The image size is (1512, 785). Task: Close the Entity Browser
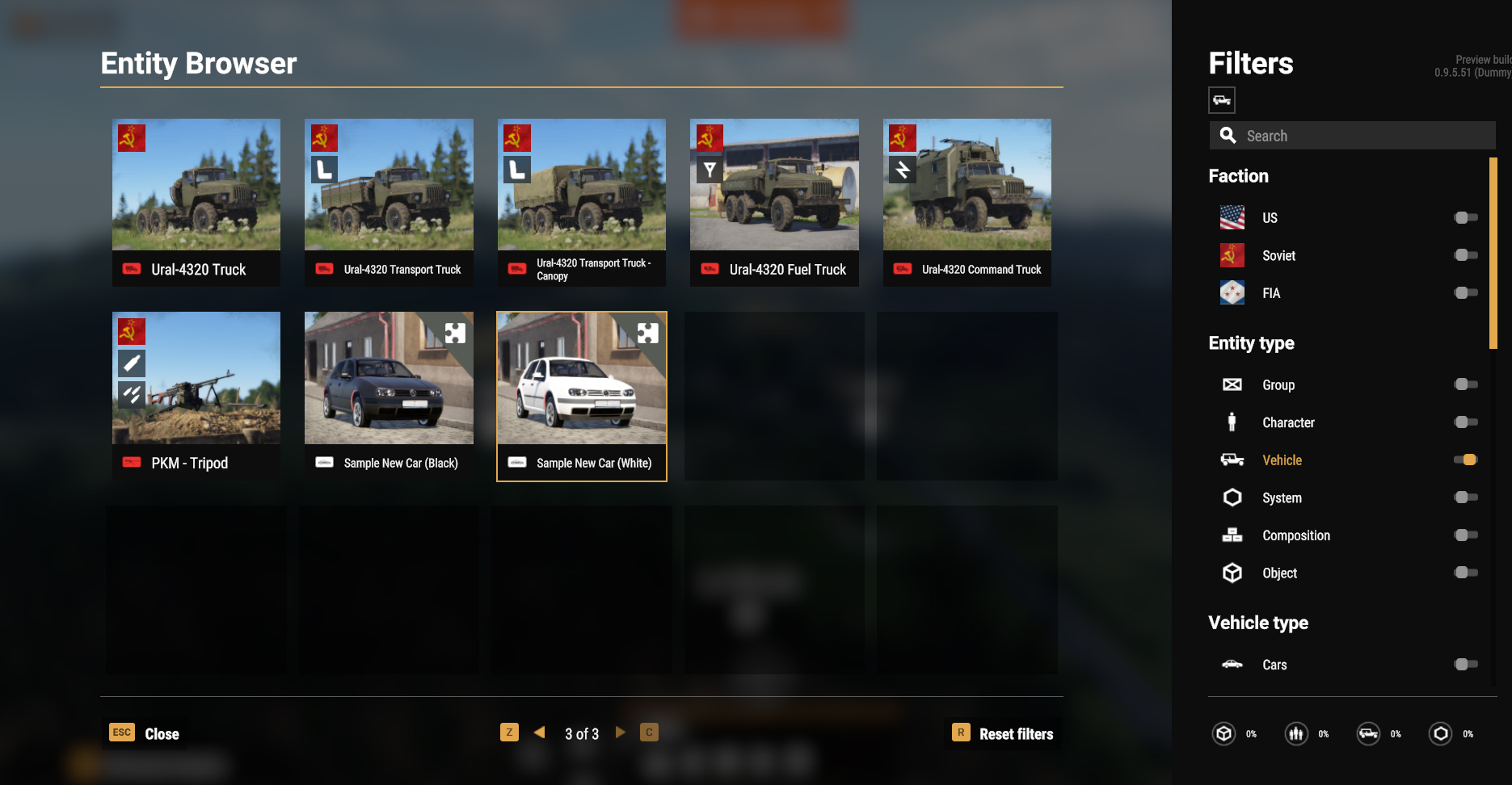click(x=145, y=733)
